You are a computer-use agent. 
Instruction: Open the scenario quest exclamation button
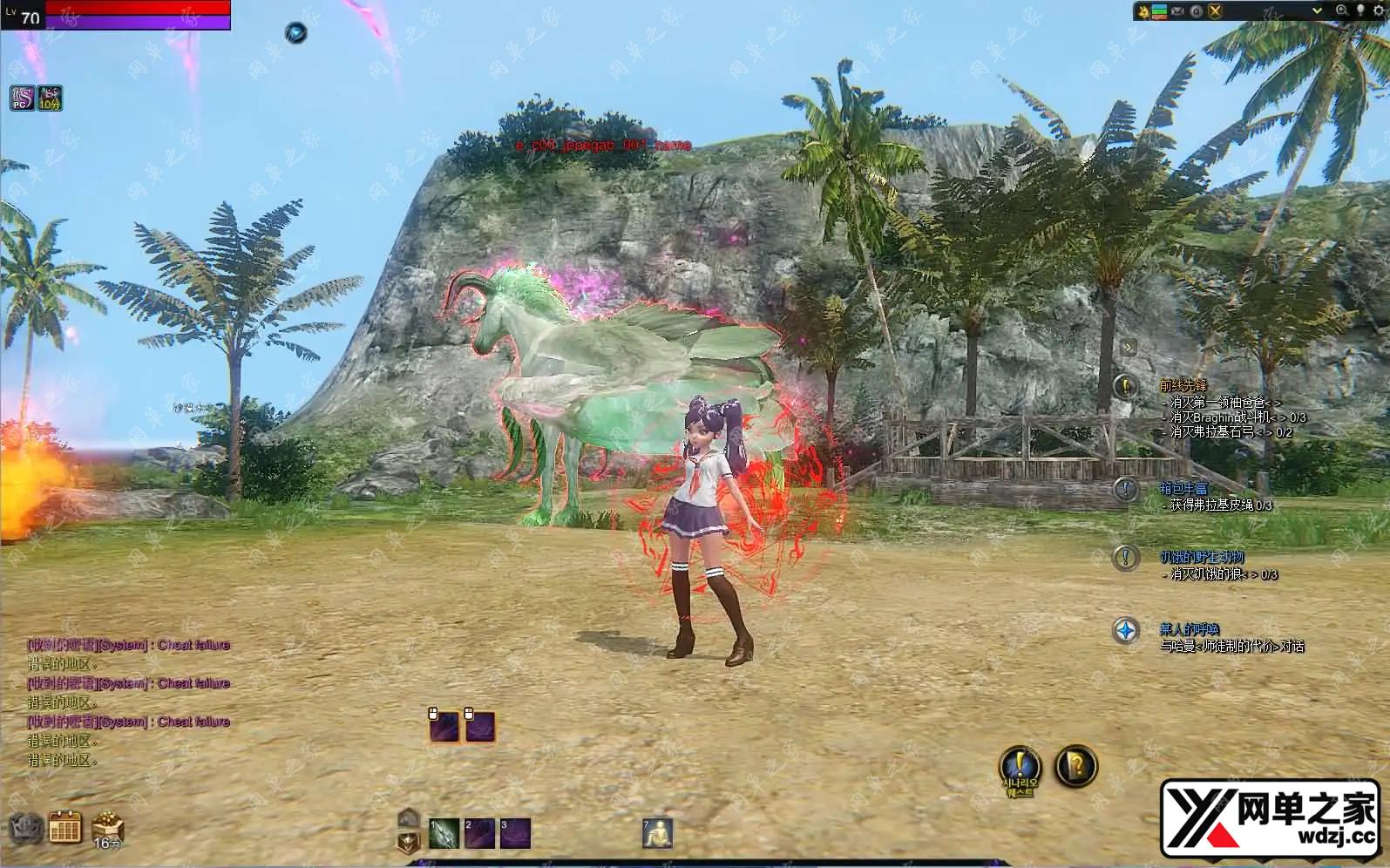click(1019, 766)
